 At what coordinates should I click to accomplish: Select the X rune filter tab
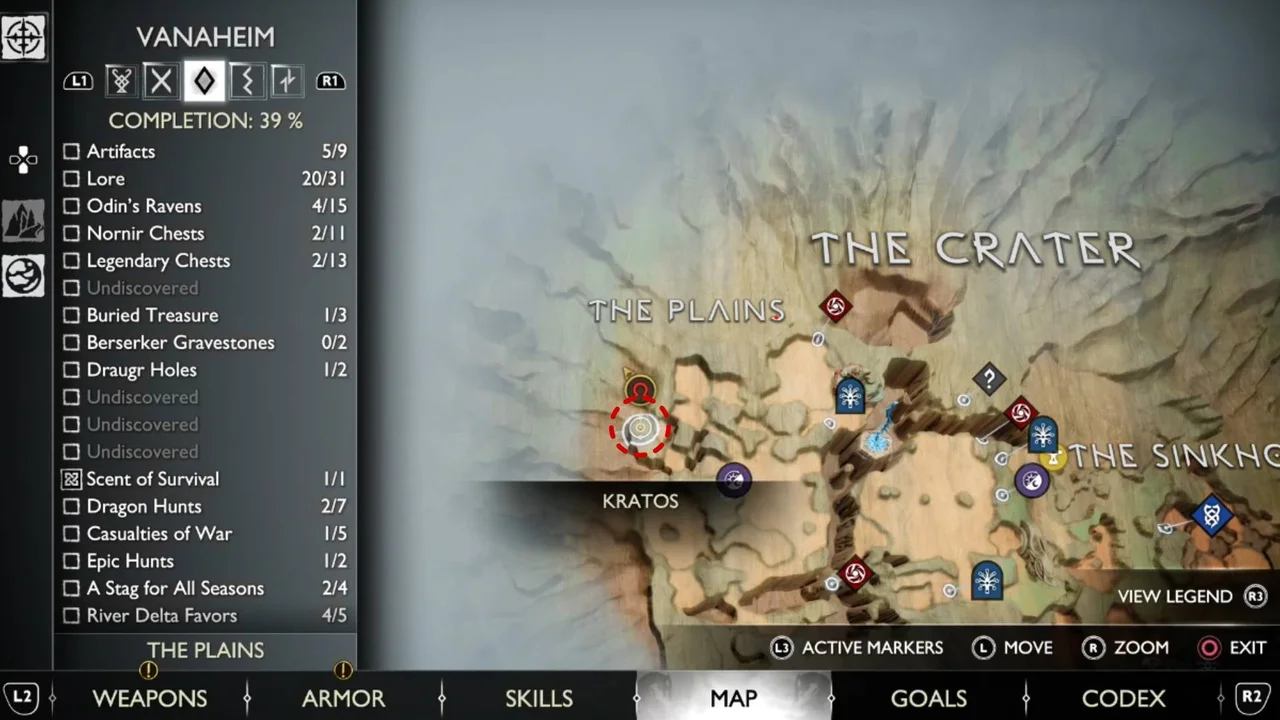161,81
